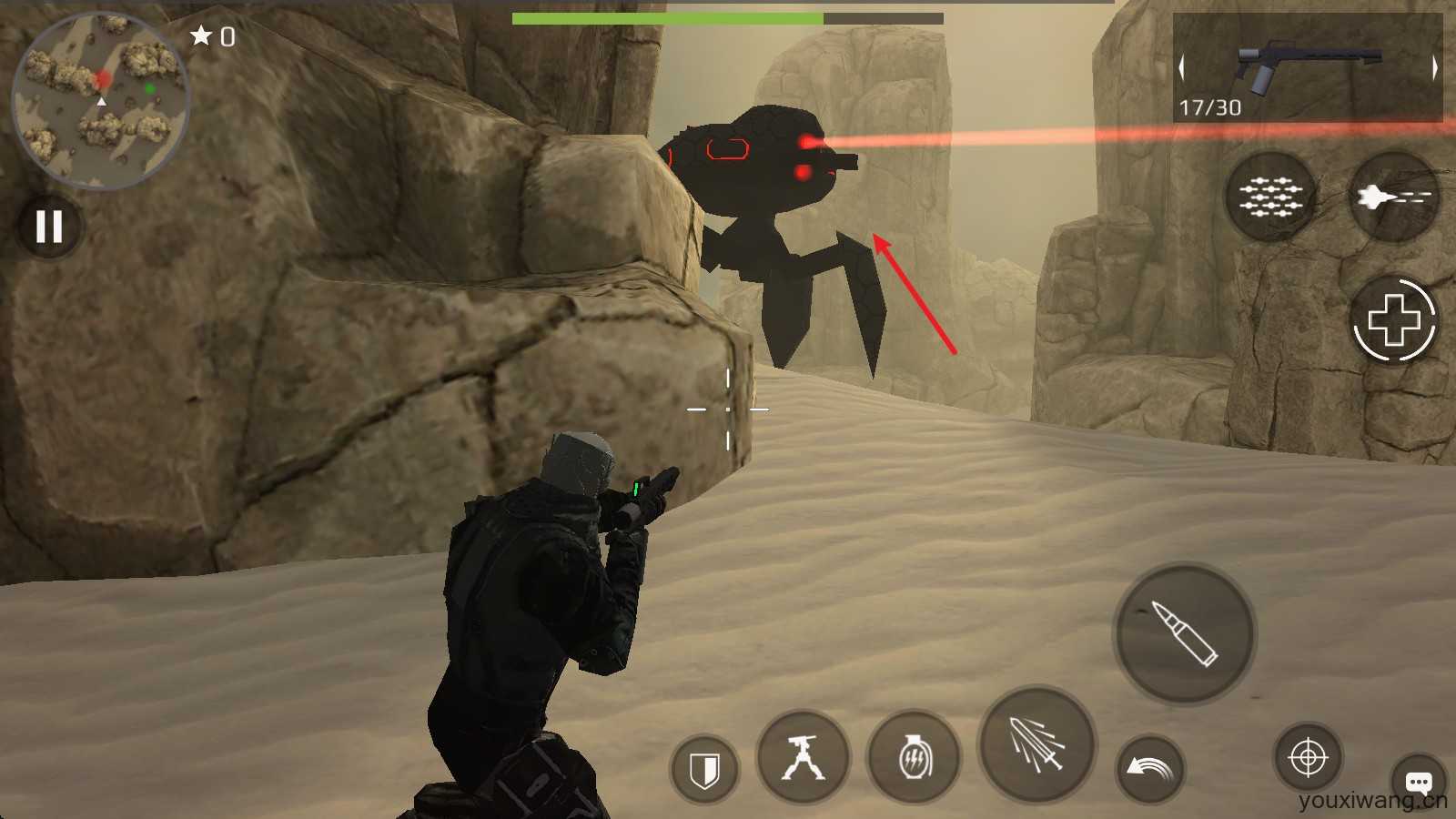Pause the game
The image size is (1456, 819).
(49, 226)
